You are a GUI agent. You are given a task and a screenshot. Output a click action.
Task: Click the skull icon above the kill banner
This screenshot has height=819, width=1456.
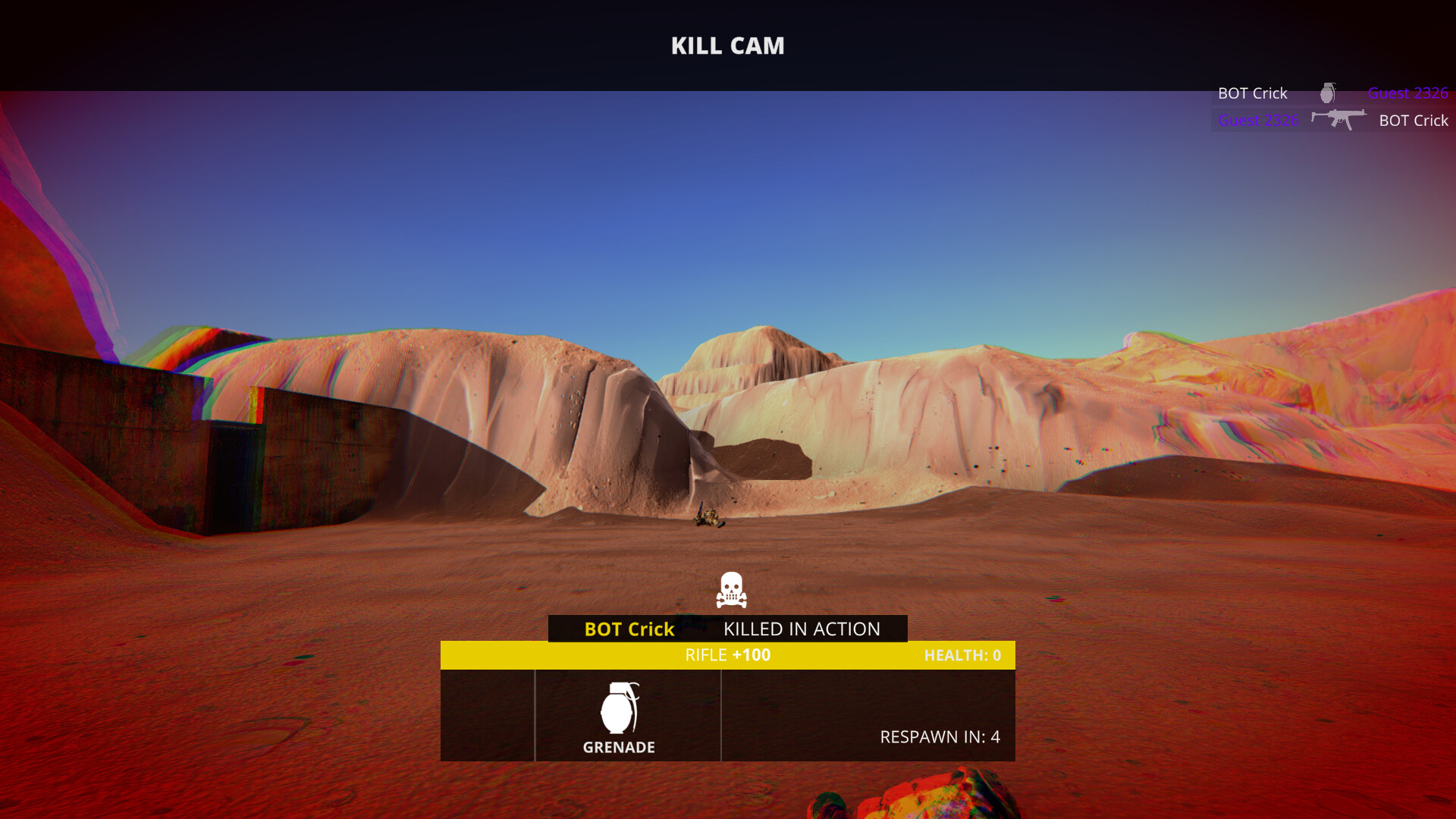point(730,591)
